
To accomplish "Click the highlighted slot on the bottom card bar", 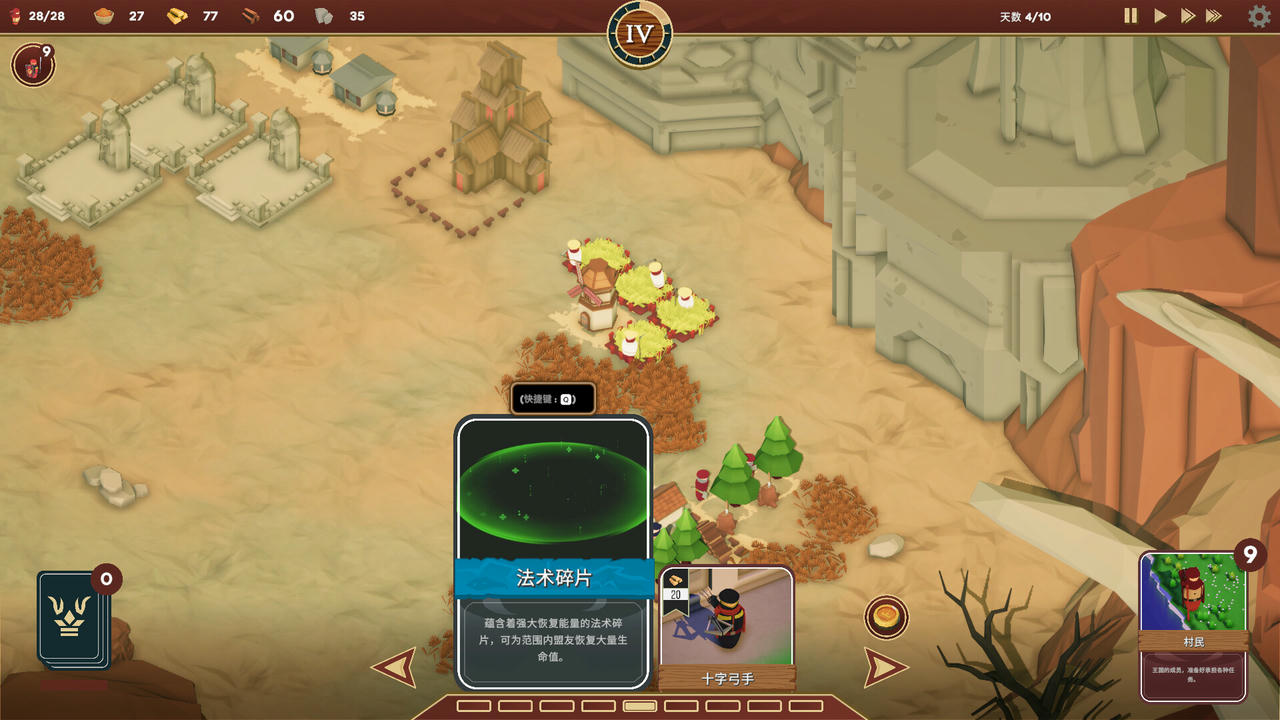I will [639, 706].
